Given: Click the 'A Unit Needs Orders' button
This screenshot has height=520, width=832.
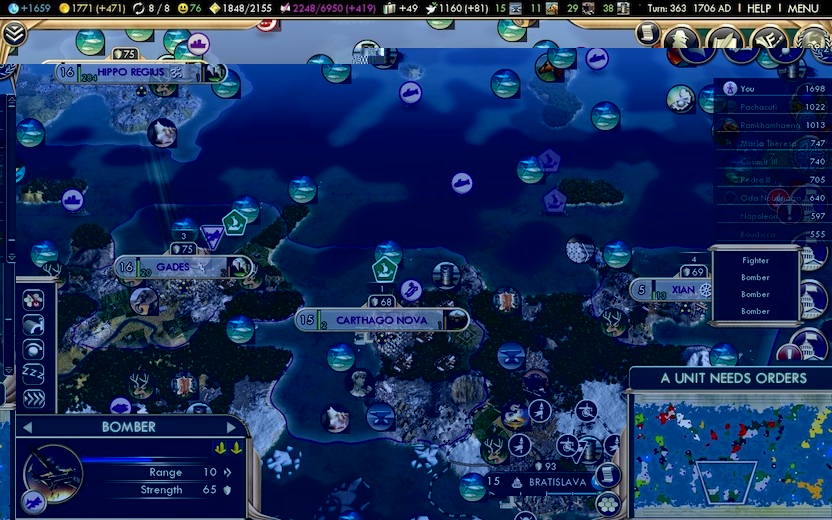Looking at the screenshot, I should (x=733, y=378).
